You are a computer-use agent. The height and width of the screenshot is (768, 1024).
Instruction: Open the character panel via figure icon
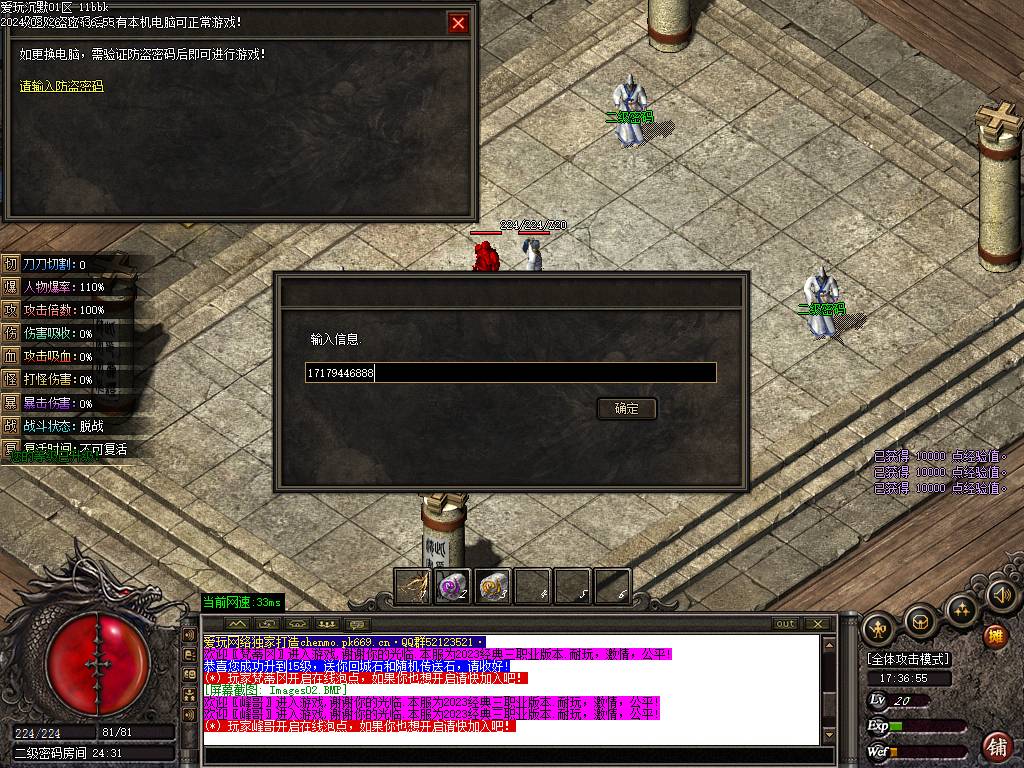click(878, 627)
